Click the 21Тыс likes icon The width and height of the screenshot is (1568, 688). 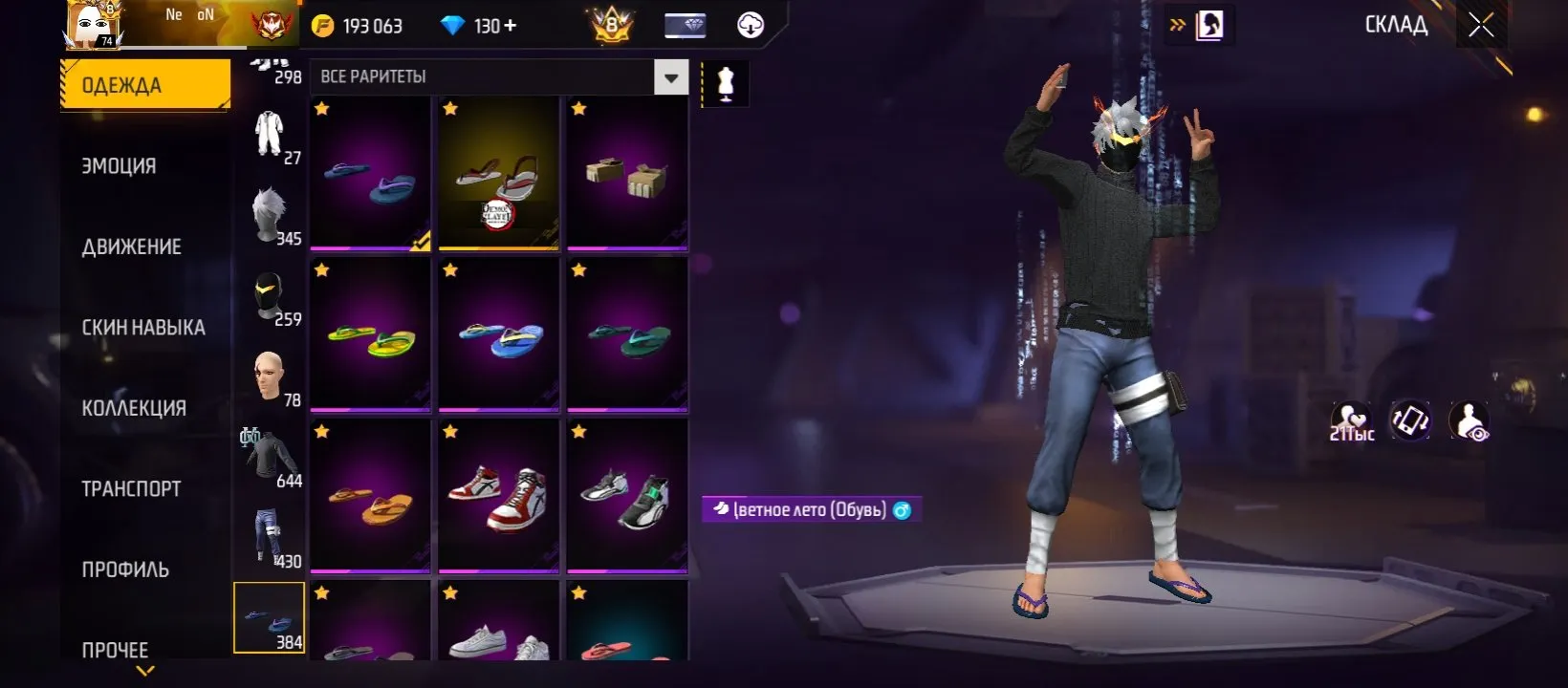[x=1354, y=417]
